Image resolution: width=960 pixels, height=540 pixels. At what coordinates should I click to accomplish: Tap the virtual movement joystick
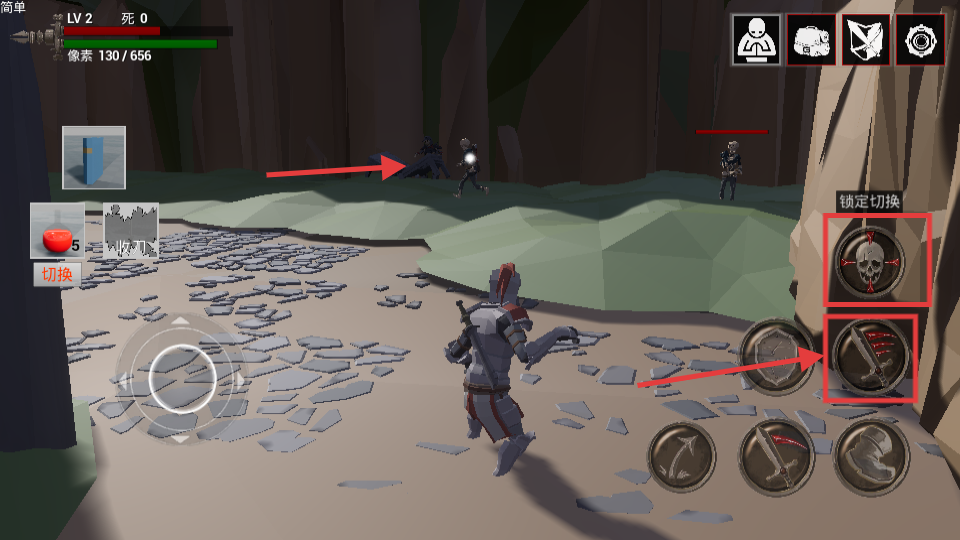181,379
